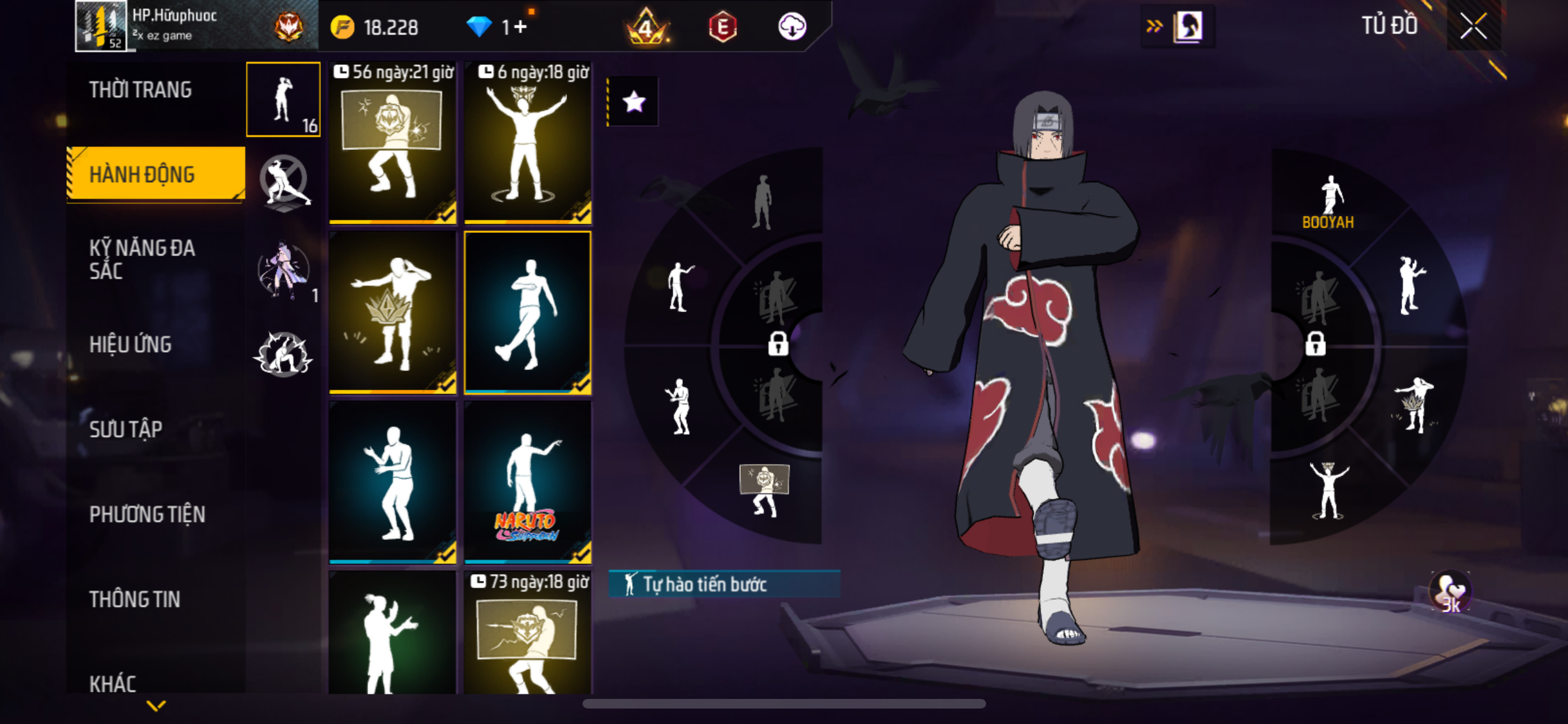Choose the Naruto Shippuden emote
1568x724 pixels.
pyautogui.click(x=528, y=482)
